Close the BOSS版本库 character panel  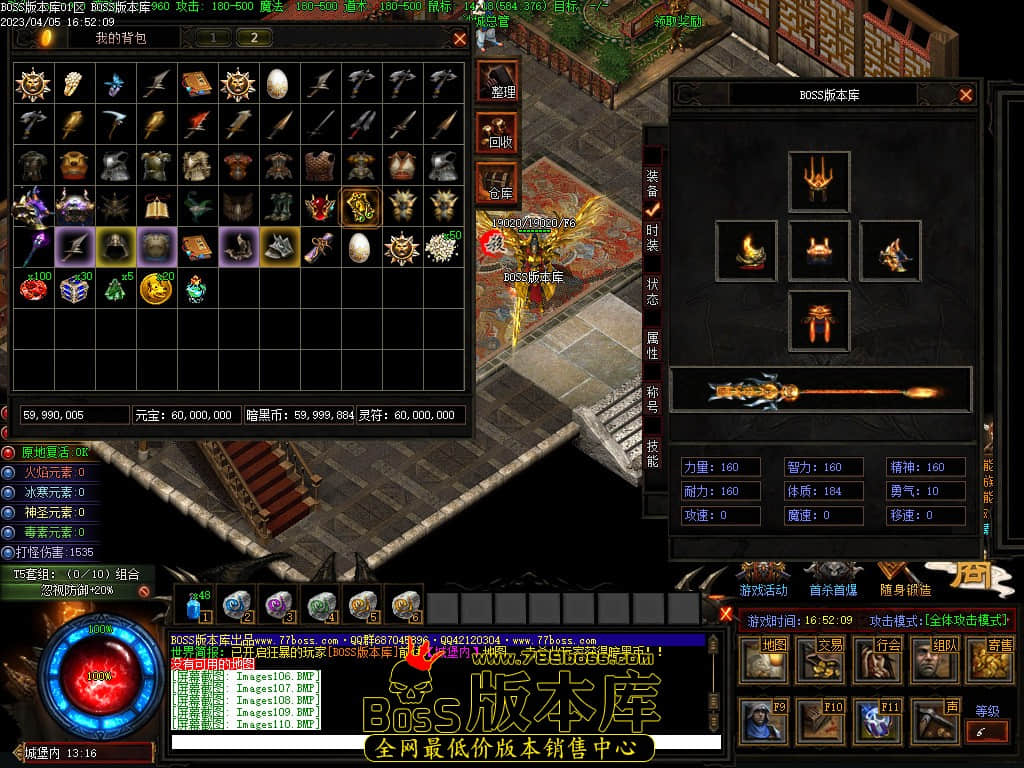point(966,95)
